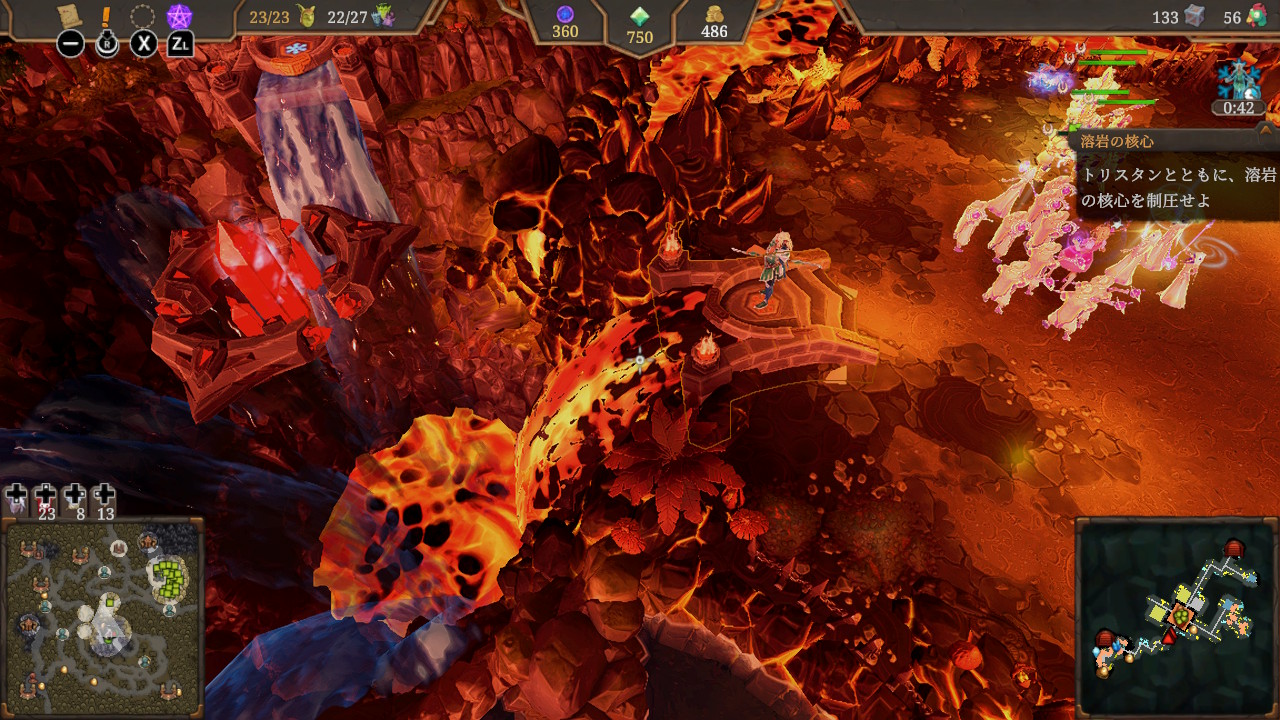Screen dimensions: 1280x720
Task: Select the unit group showing 23
Action: click(x=46, y=498)
